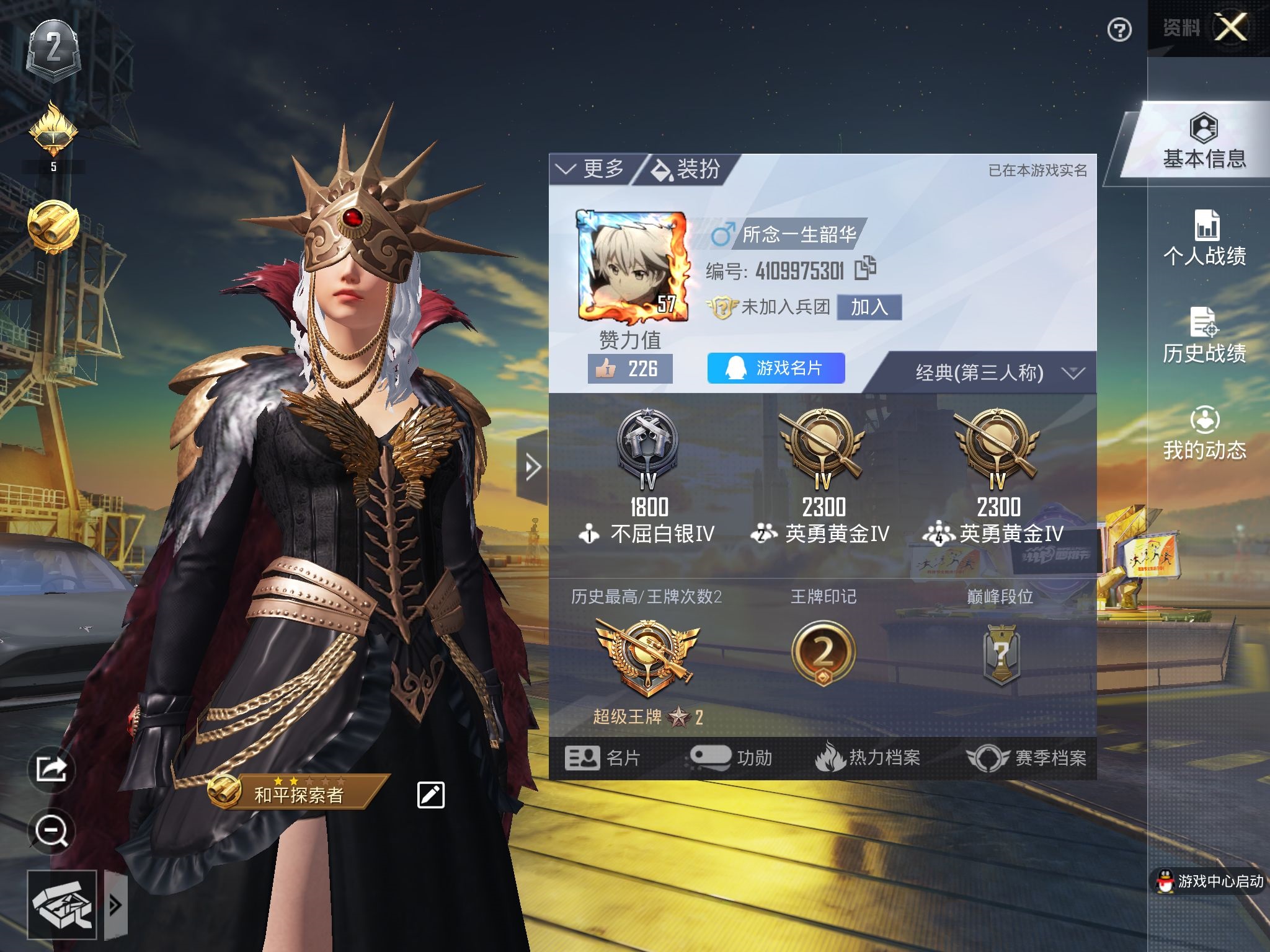
Task: Click 加入 to join a corps
Action: pyautogui.click(x=869, y=307)
